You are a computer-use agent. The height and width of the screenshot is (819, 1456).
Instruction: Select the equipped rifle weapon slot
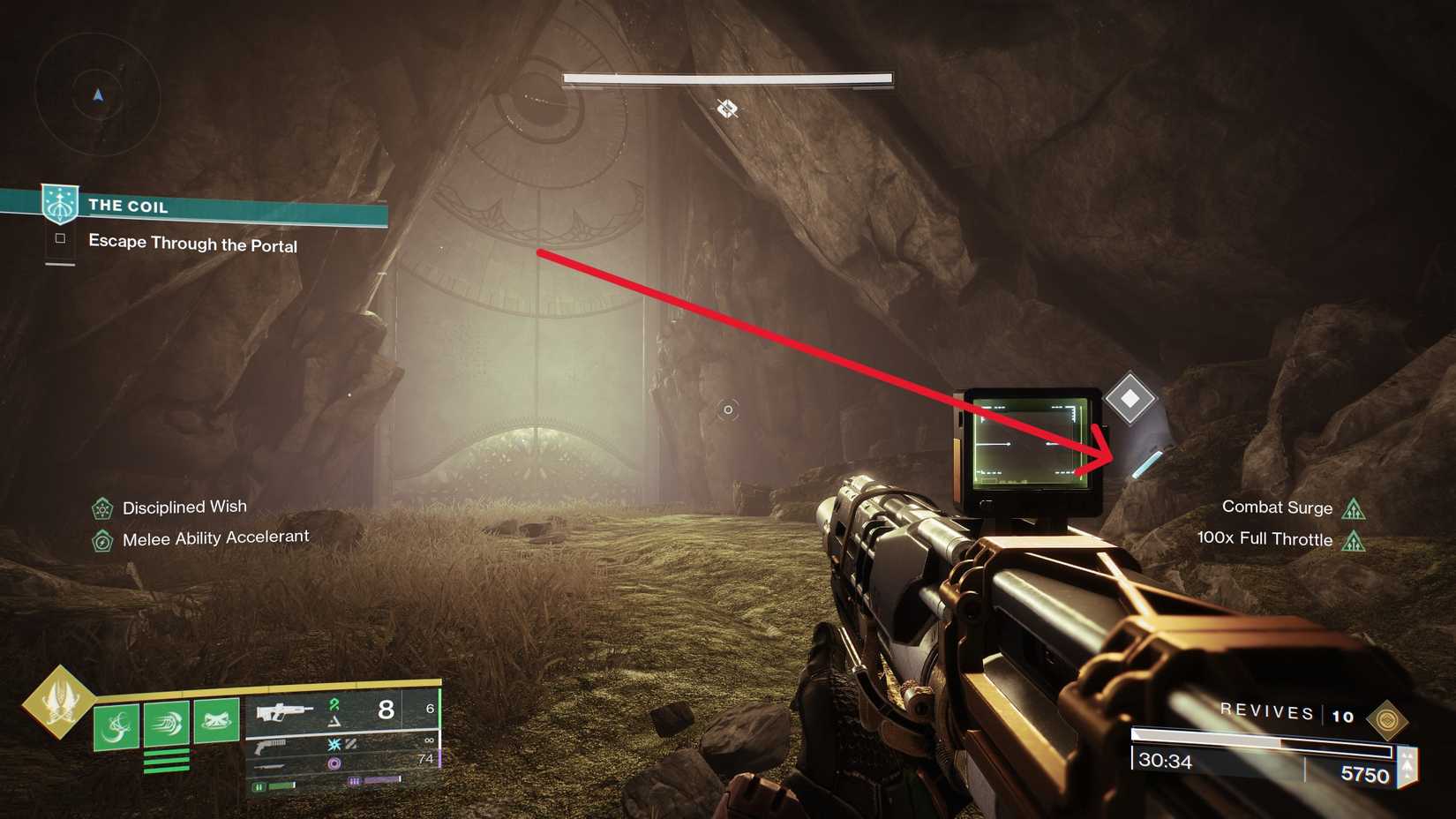(x=284, y=710)
